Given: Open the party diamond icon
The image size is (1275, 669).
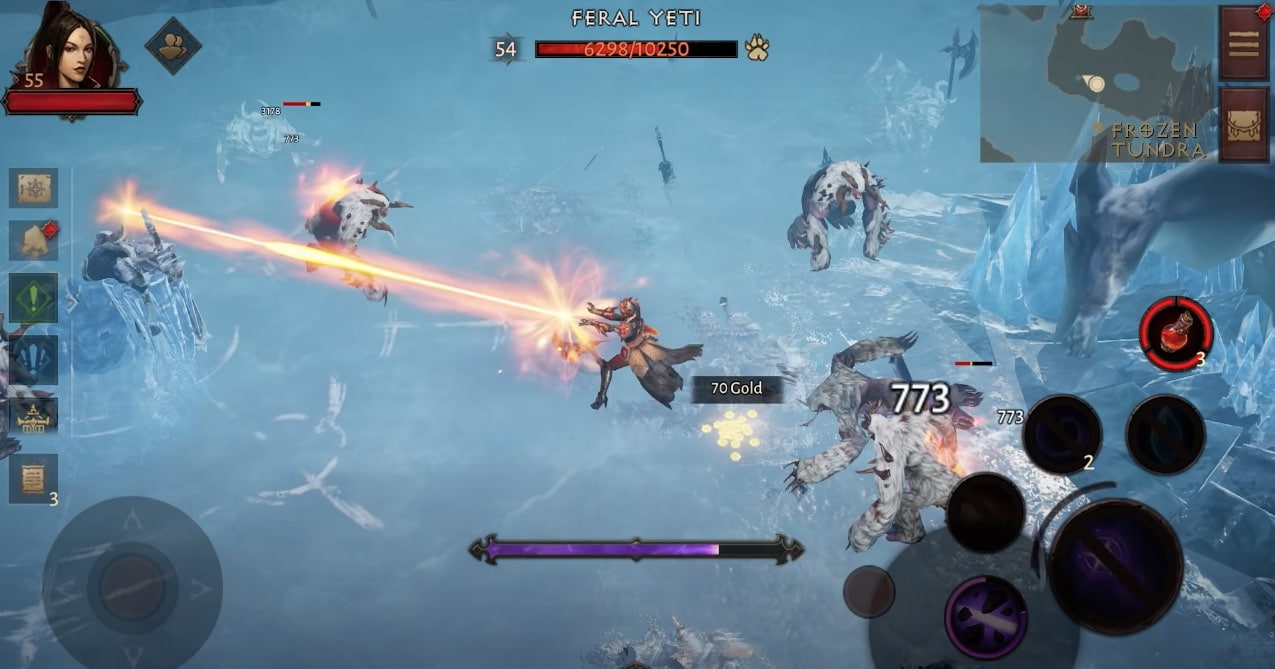Looking at the screenshot, I should pyautogui.click(x=173, y=45).
